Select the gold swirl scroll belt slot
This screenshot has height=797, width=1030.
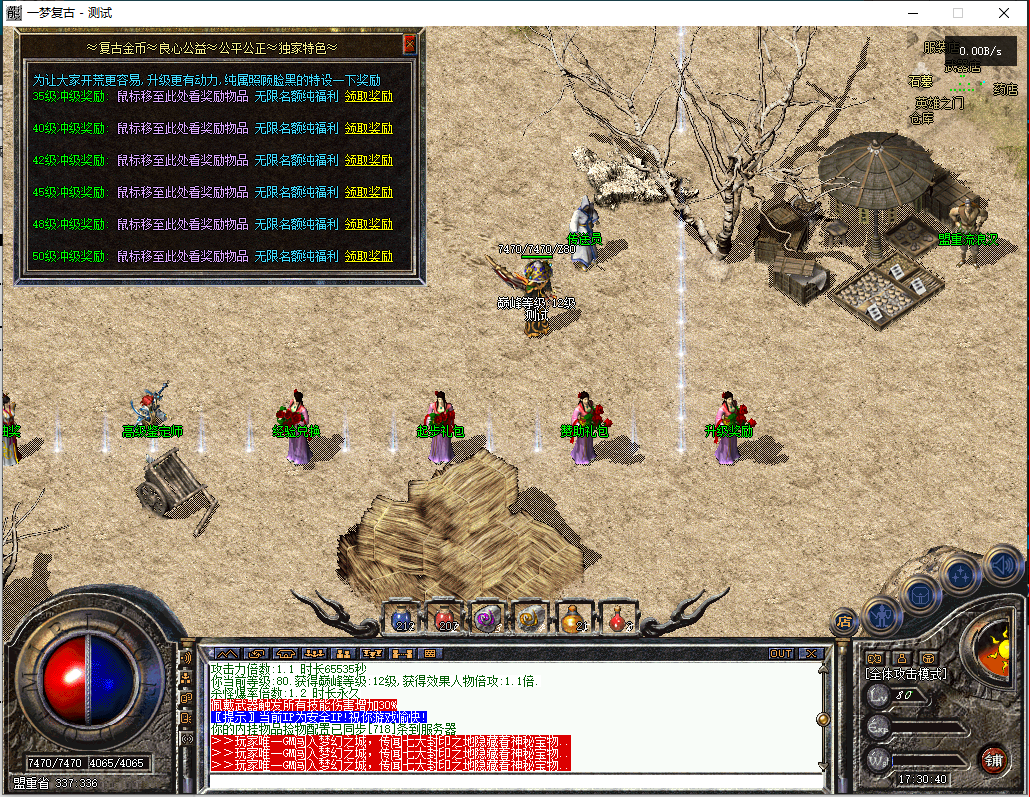[529, 619]
